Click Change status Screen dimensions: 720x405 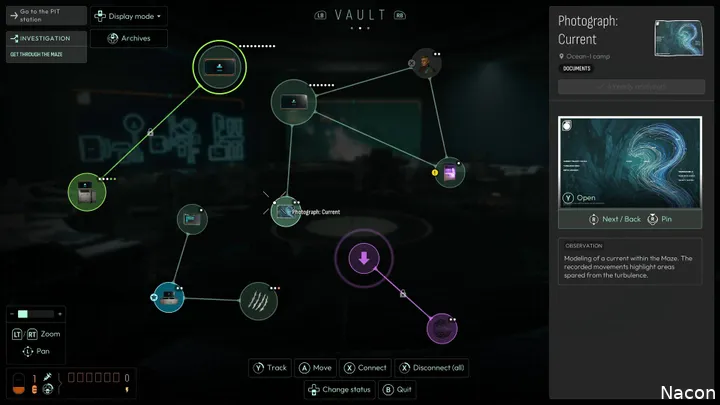[340, 389]
